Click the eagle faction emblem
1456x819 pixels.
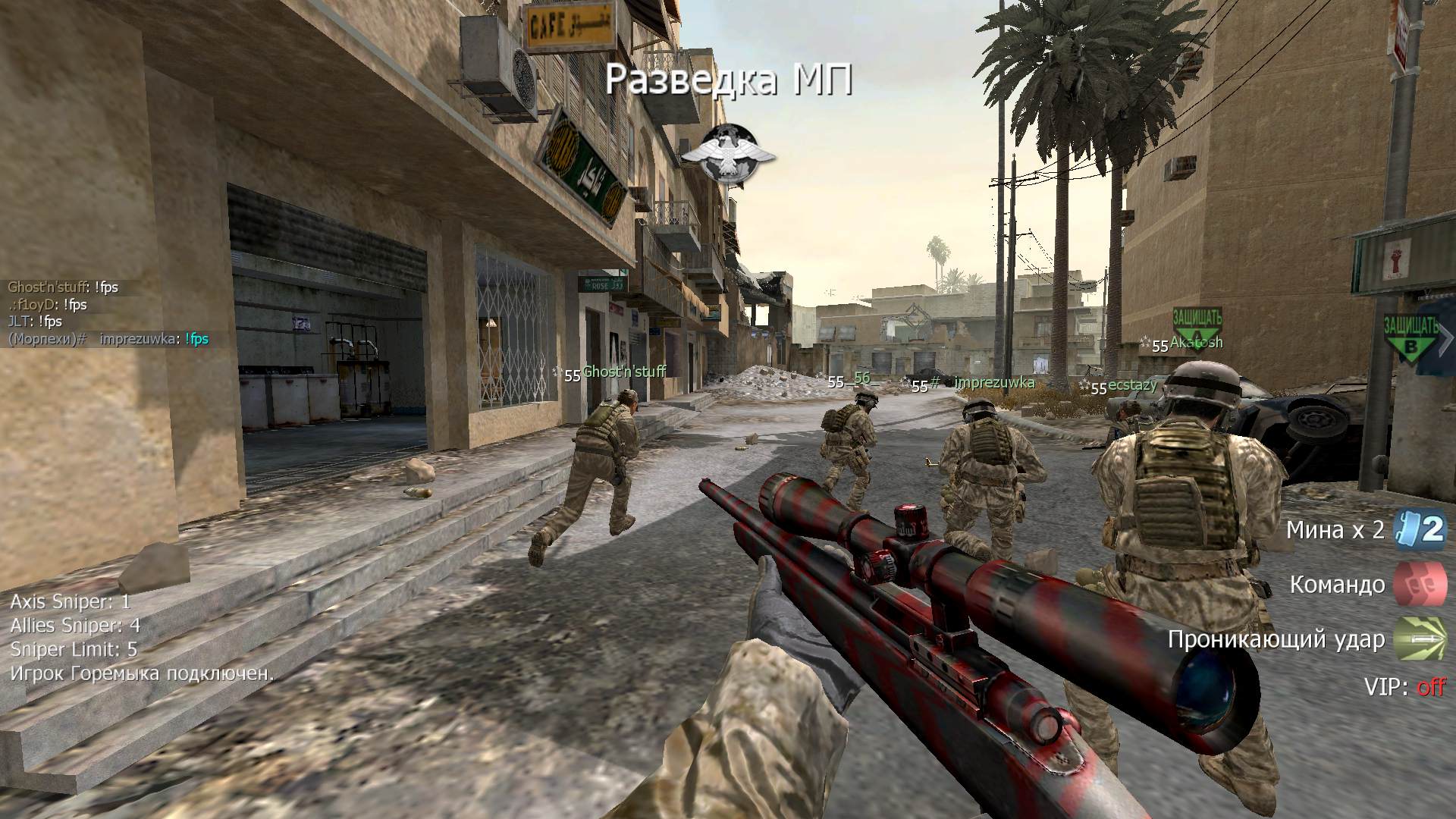click(728, 155)
